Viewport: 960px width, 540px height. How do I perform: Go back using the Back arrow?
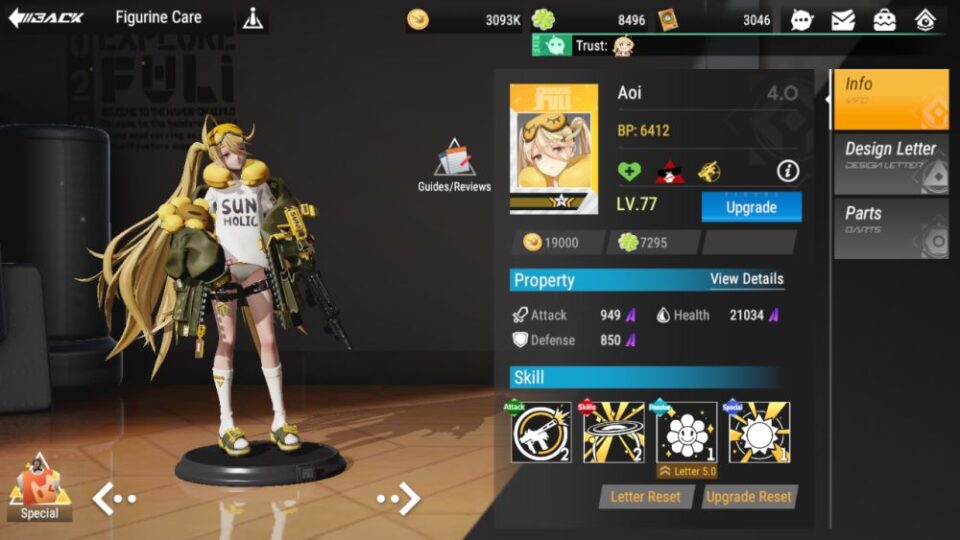point(46,18)
